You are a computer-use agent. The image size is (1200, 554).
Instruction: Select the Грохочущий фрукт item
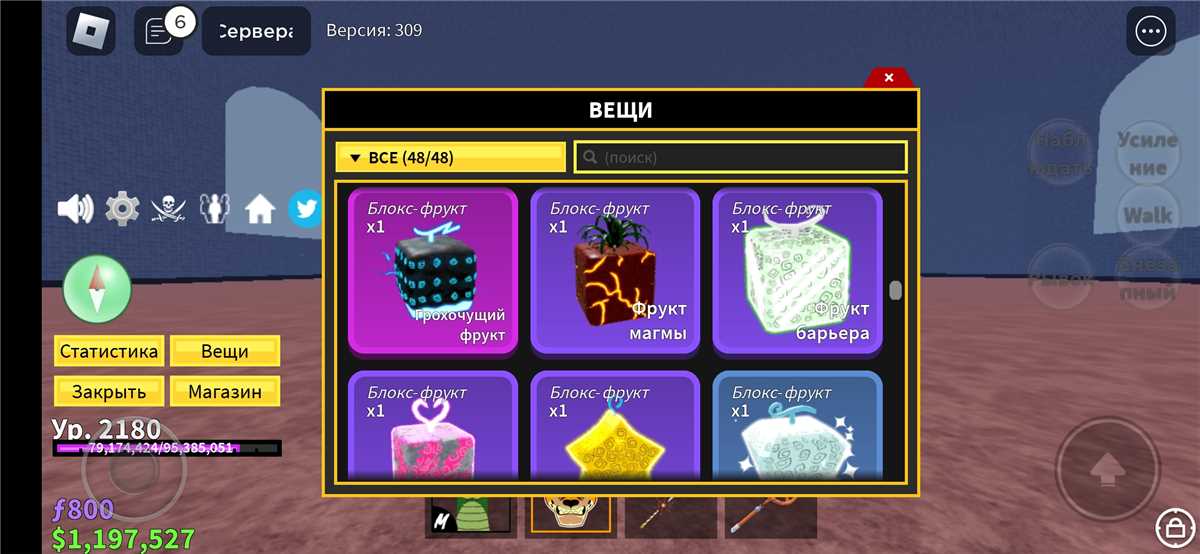433,271
